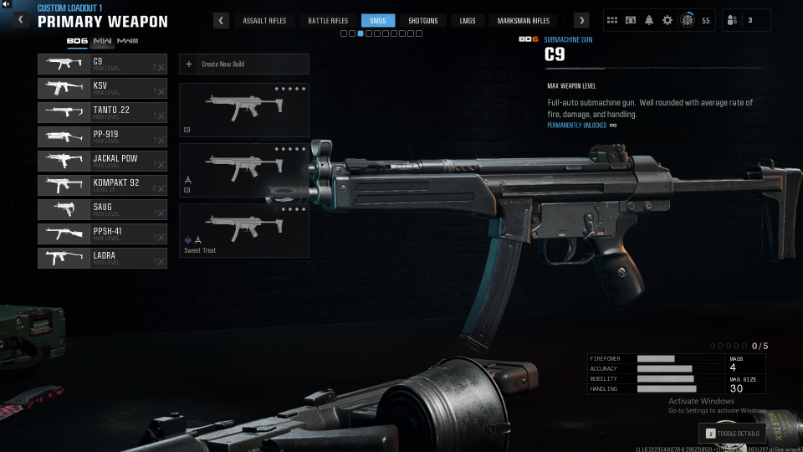
Task: Select the SAUG submachine gun
Action: 102,209
